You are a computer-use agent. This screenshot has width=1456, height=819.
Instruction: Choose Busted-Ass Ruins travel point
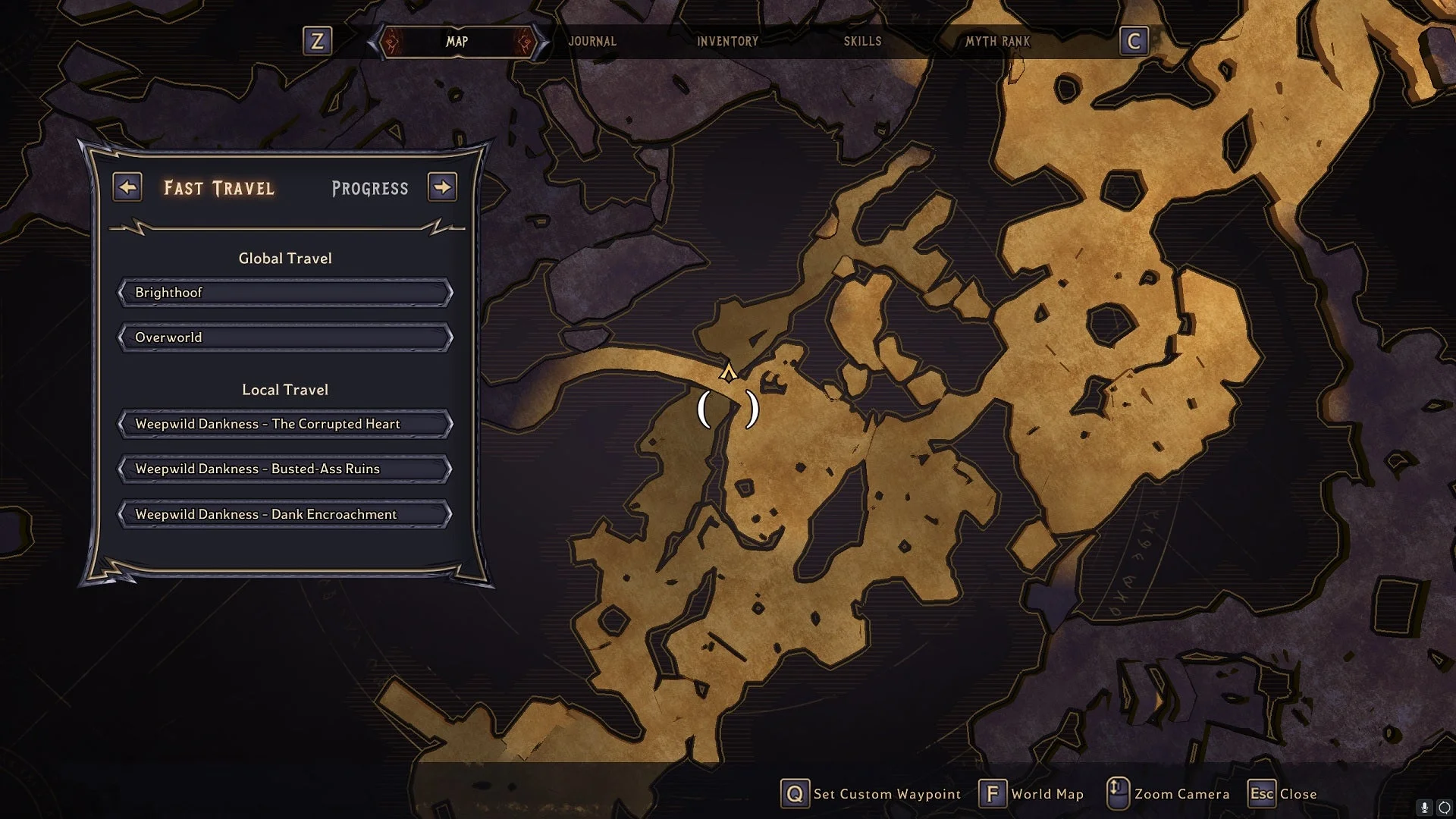point(285,469)
